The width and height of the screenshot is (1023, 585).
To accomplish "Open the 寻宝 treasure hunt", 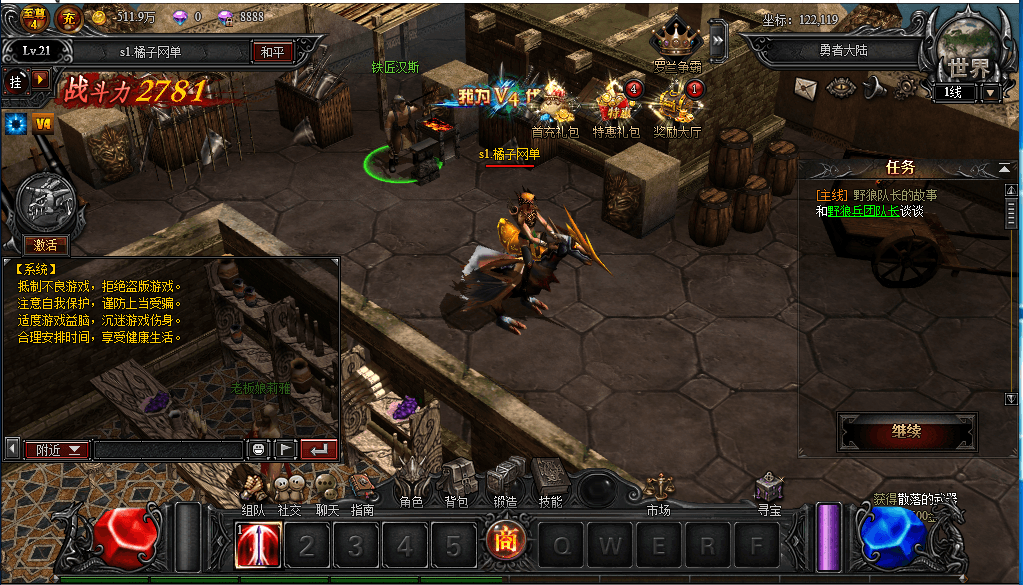I will (x=768, y=490).
